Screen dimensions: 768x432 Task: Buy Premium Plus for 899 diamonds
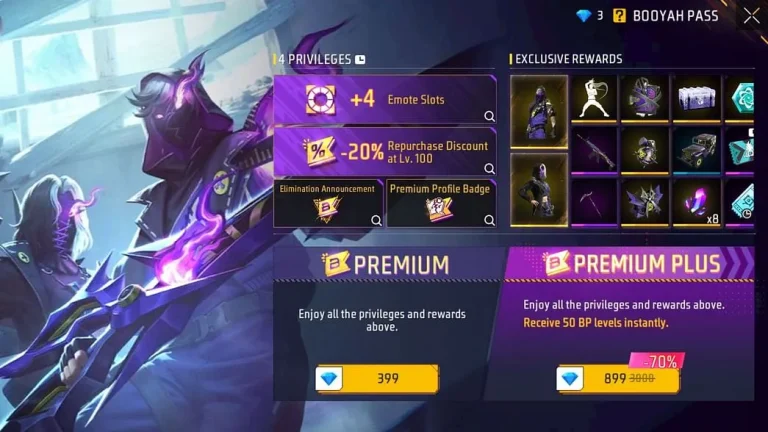click(617, 379)
